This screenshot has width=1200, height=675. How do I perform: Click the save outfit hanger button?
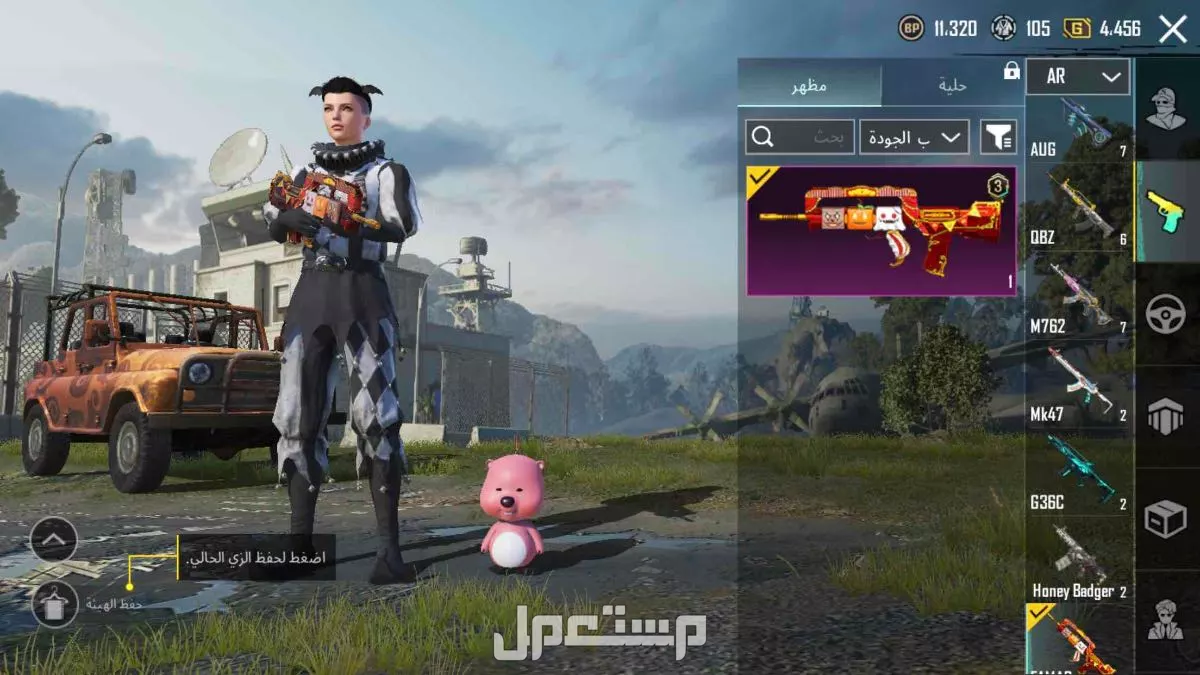pos(54,604)
